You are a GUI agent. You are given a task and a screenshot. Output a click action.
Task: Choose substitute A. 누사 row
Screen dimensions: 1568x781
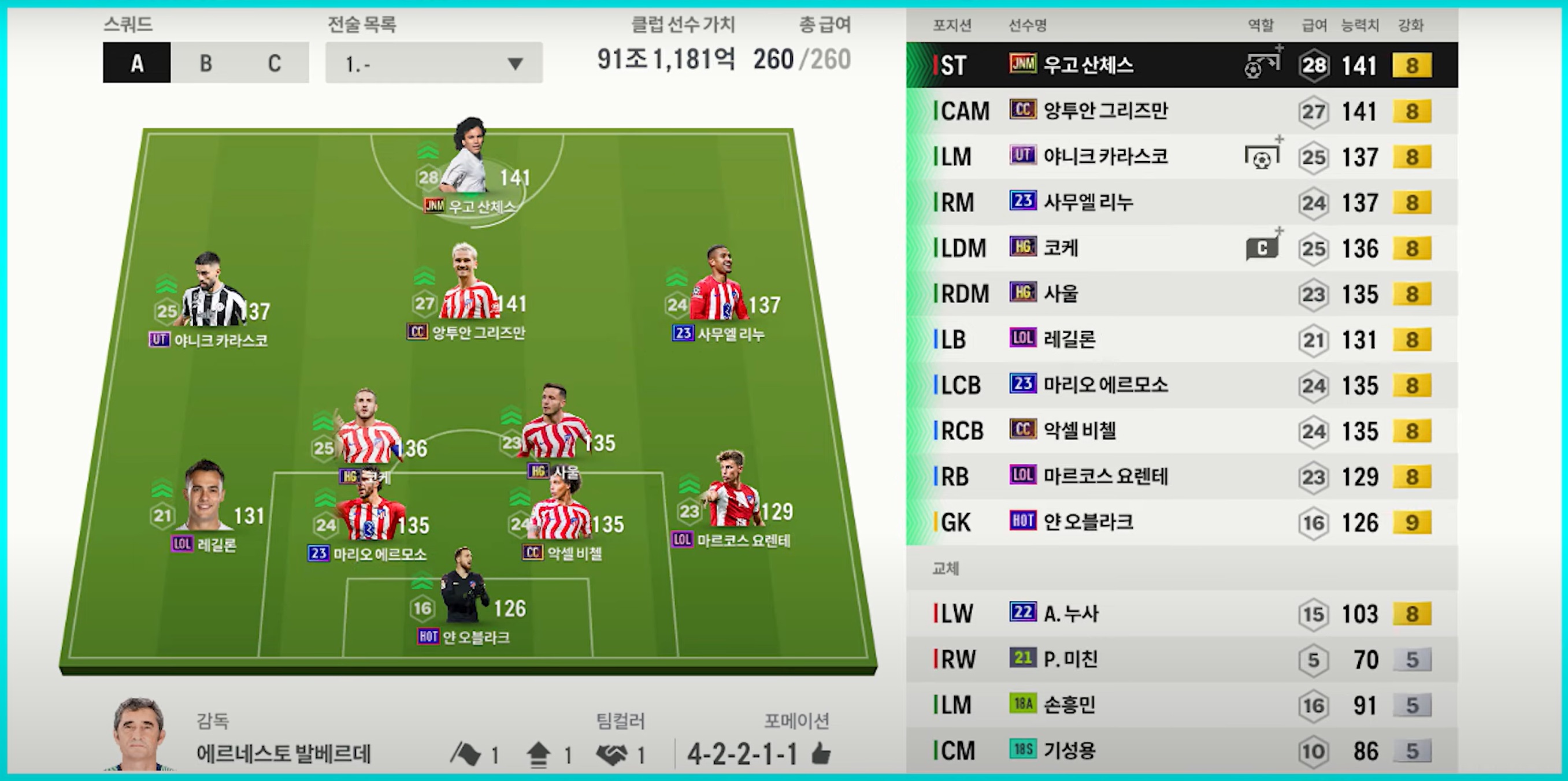tap(1181, 613)
